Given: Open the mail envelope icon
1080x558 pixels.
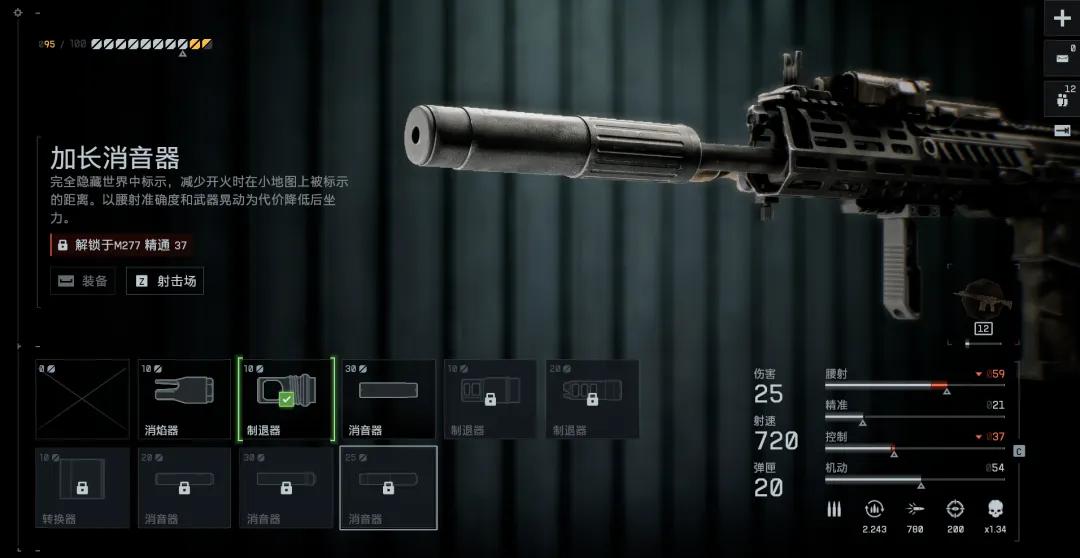Looking at the screenshot, I should pos(1062,59).
